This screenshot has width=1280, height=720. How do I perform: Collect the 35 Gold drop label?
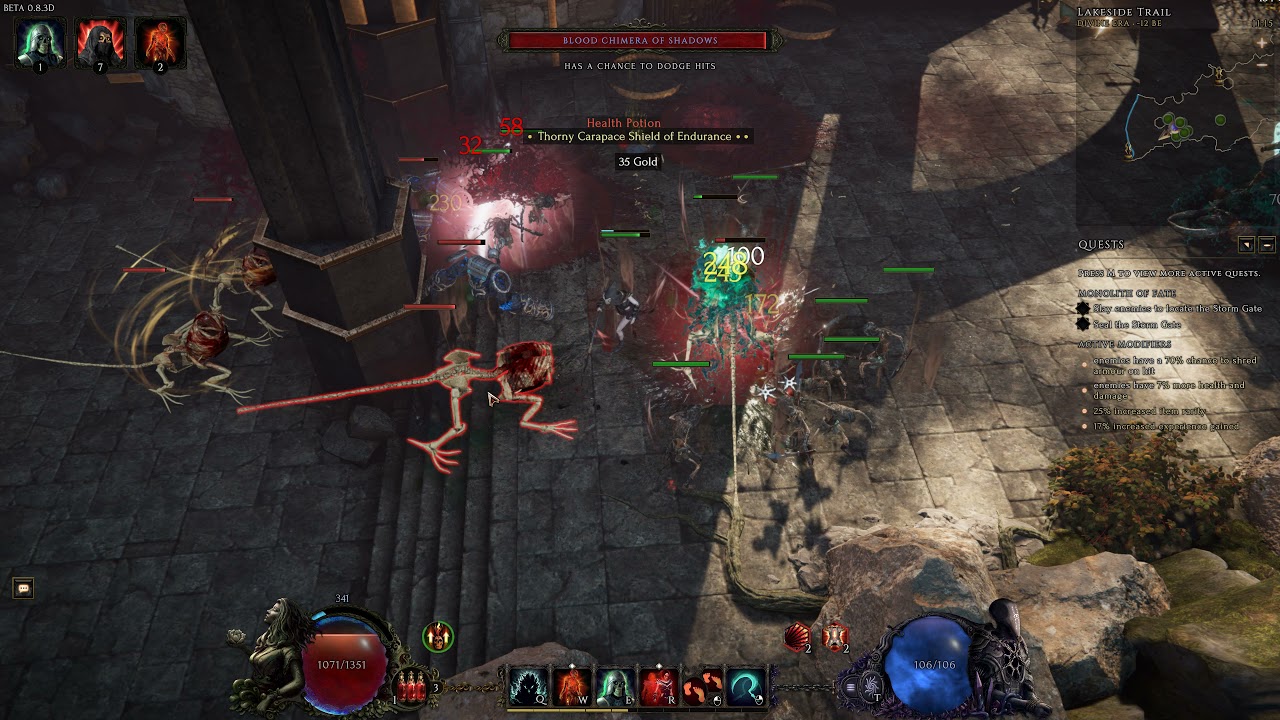(x=638, y=162)
